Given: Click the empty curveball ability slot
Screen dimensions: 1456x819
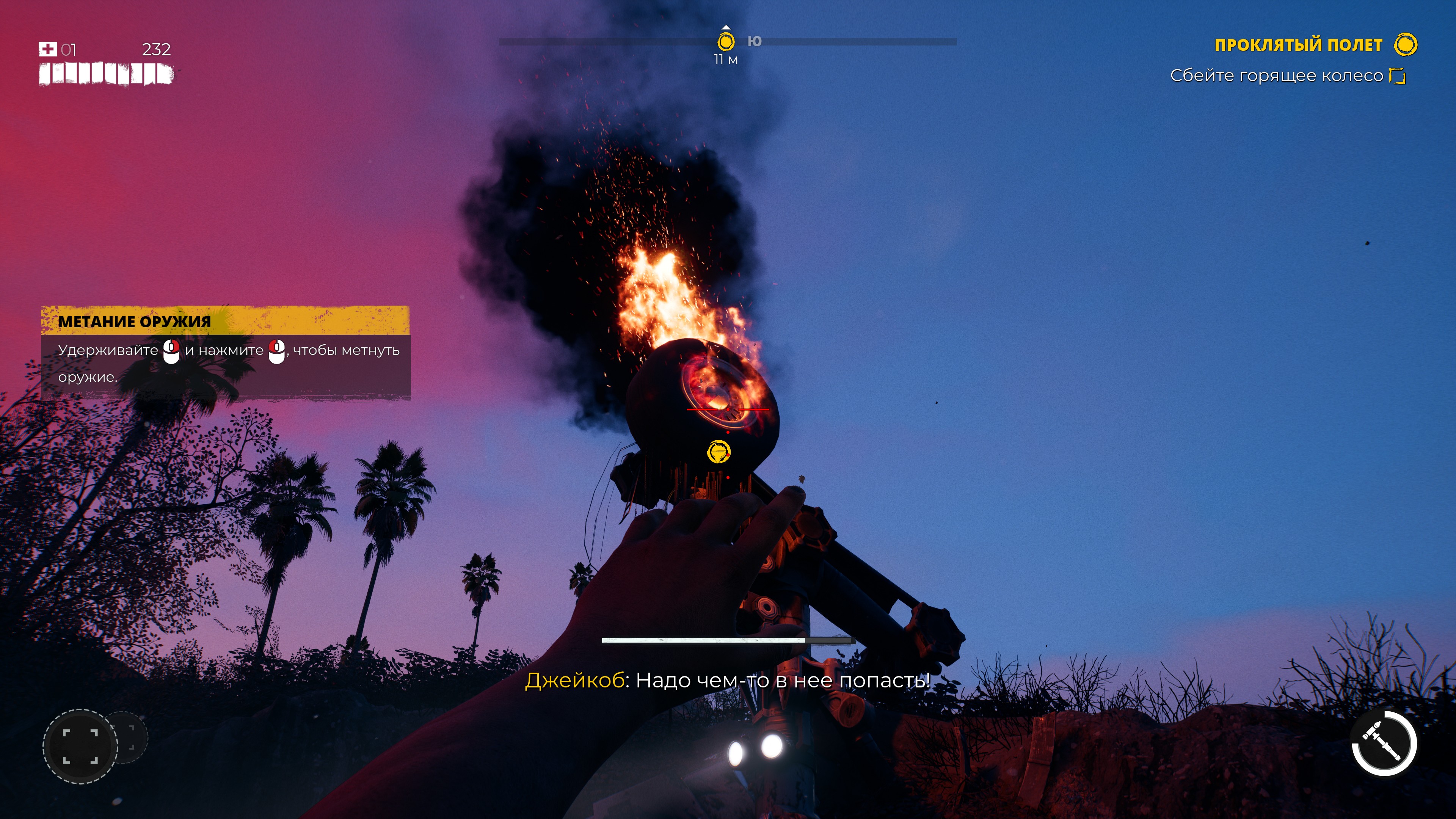Looking at the screenshot, I should (x=80, y=746).
